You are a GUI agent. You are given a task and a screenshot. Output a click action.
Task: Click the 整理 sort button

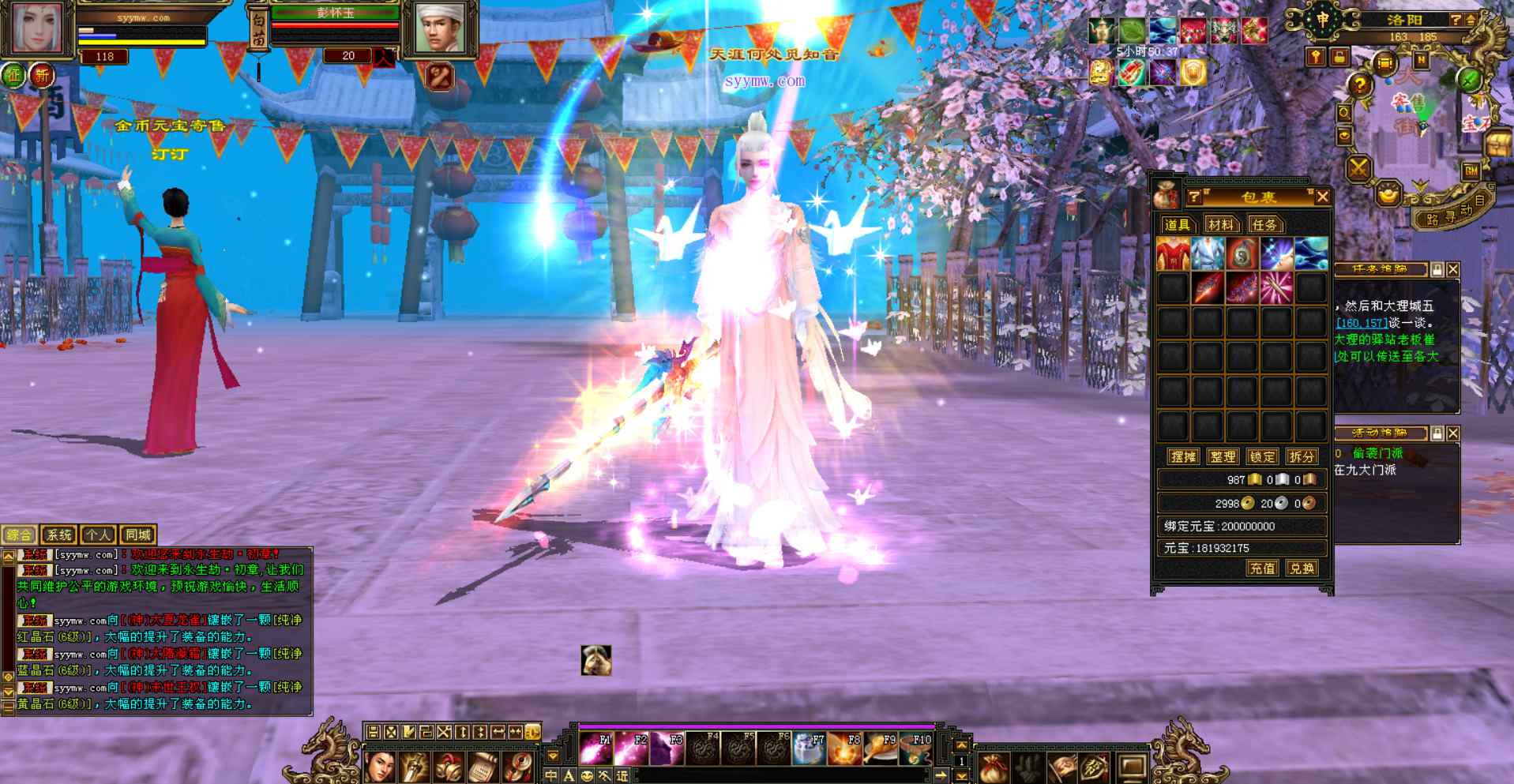coord(1223,456)
